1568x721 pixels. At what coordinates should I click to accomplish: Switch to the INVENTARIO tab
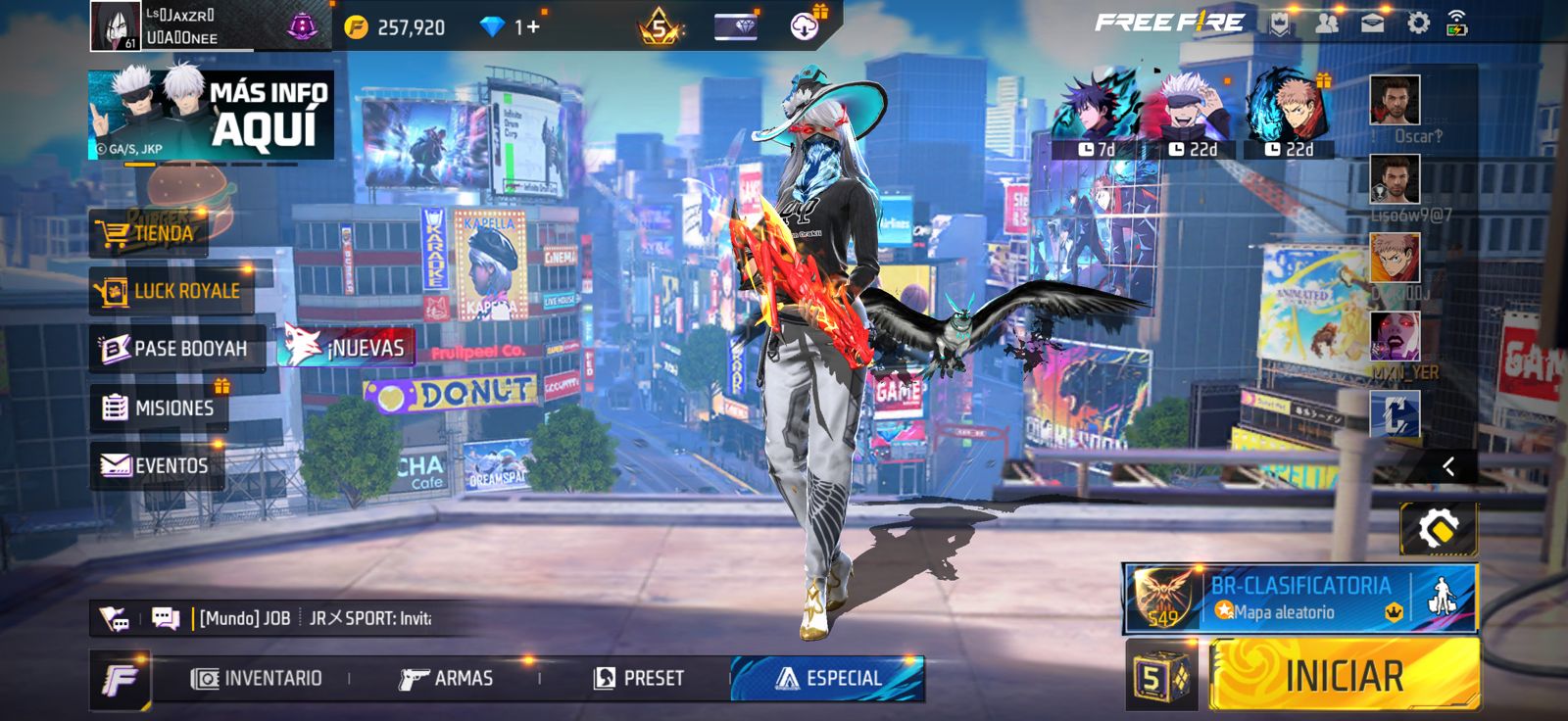click(257, 678)
